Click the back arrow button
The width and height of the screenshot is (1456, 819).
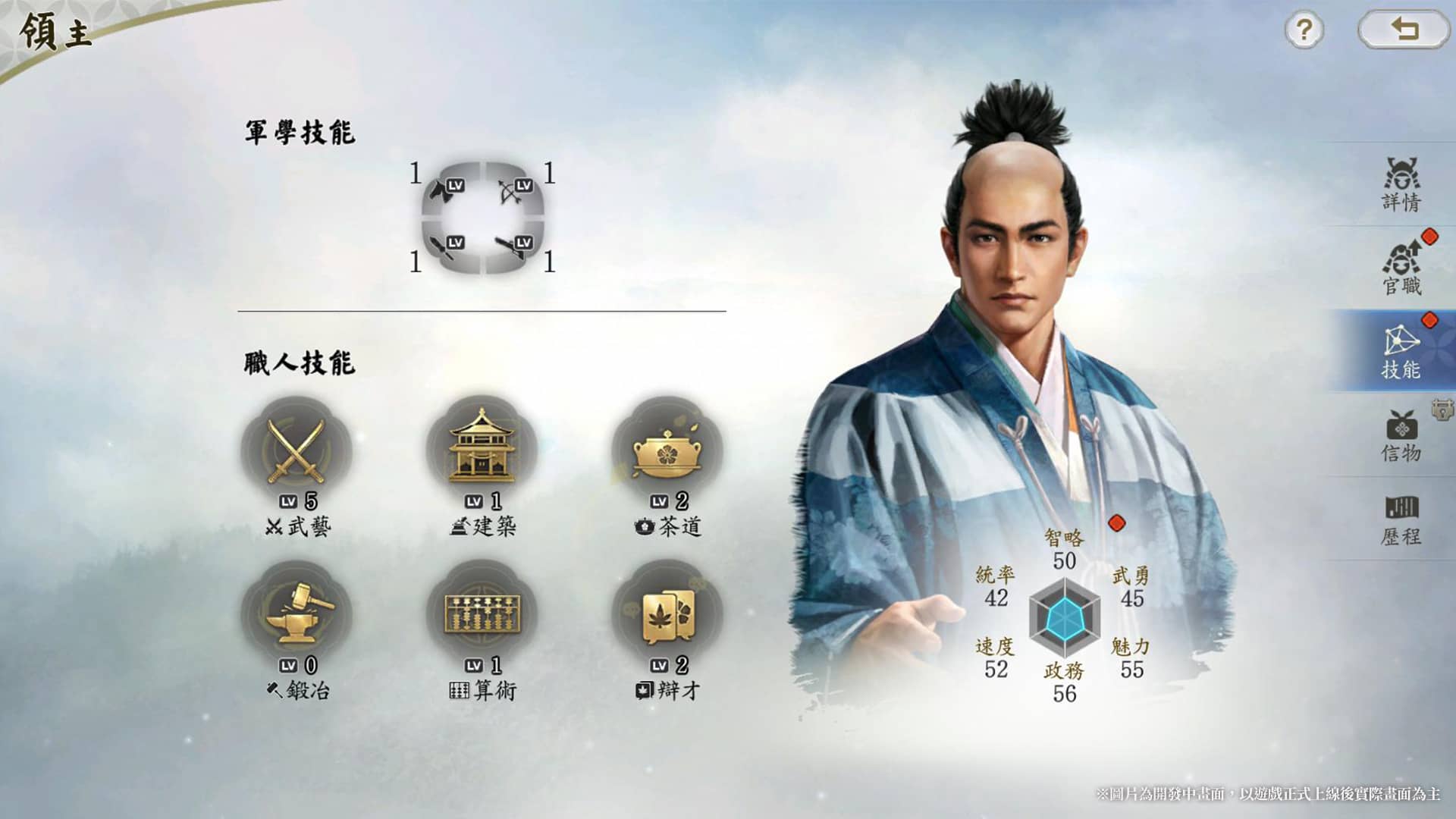[x=1404, y=30]
